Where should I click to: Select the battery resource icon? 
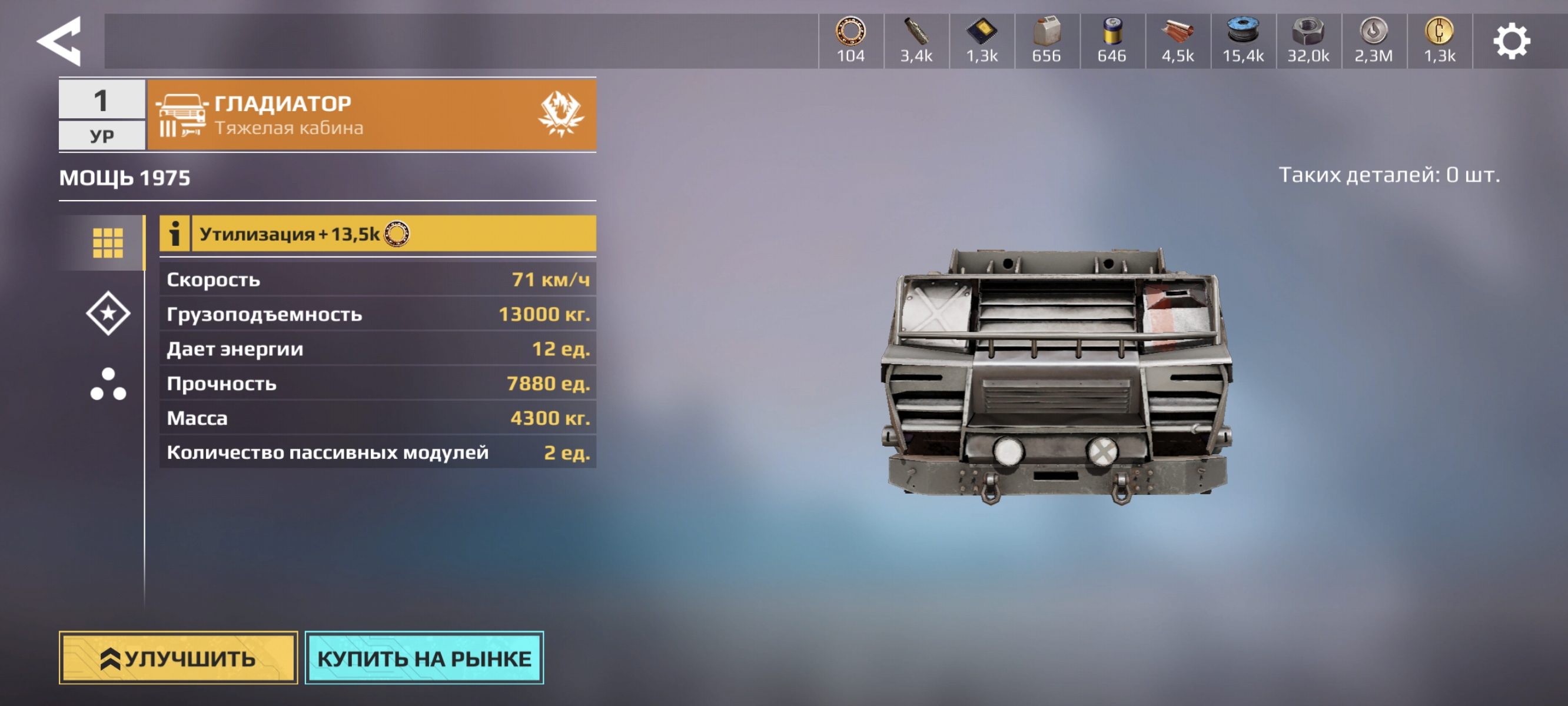pyautogui.click(x=1111, y=32)
